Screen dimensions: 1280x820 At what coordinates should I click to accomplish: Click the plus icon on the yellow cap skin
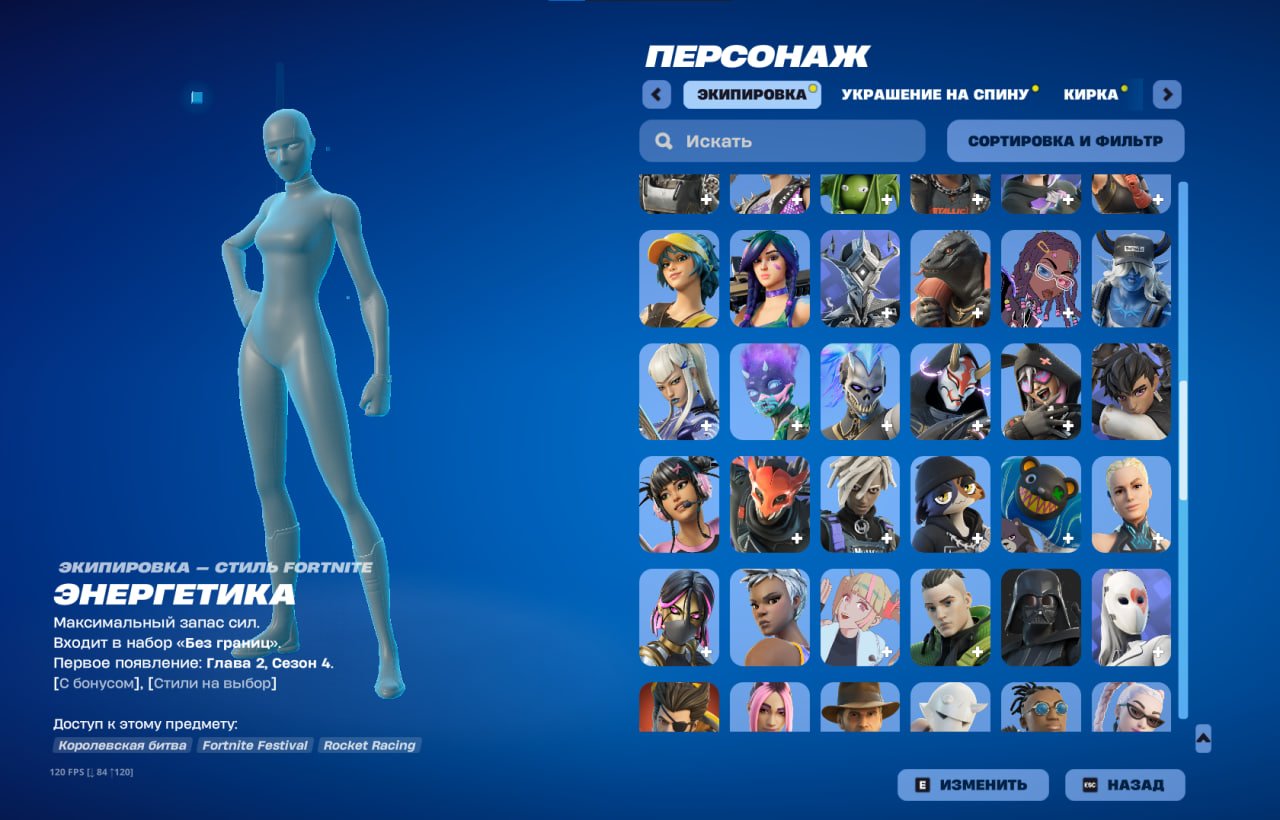click(707, 311)
